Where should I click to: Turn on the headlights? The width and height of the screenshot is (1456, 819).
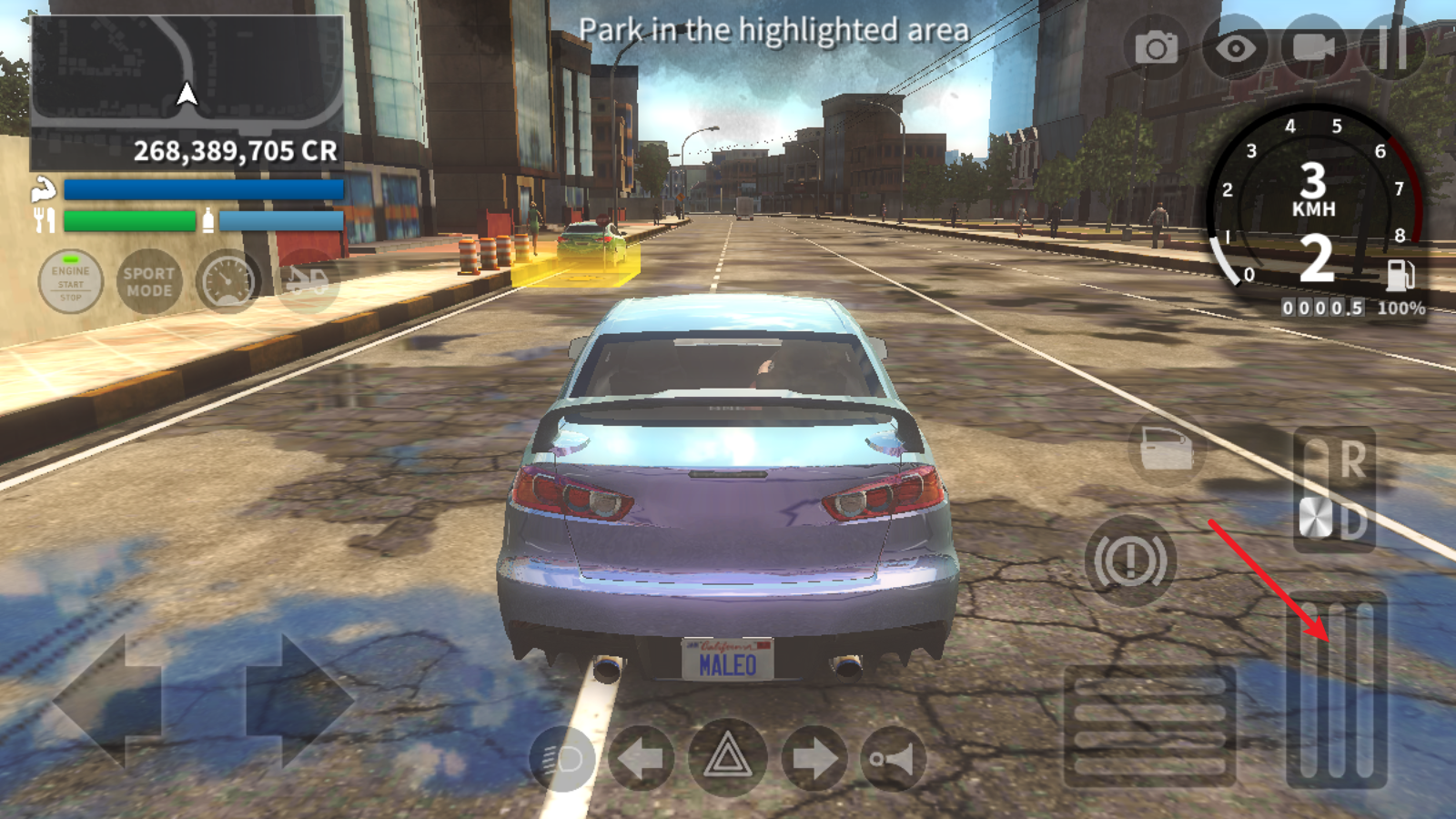[562, 758]
